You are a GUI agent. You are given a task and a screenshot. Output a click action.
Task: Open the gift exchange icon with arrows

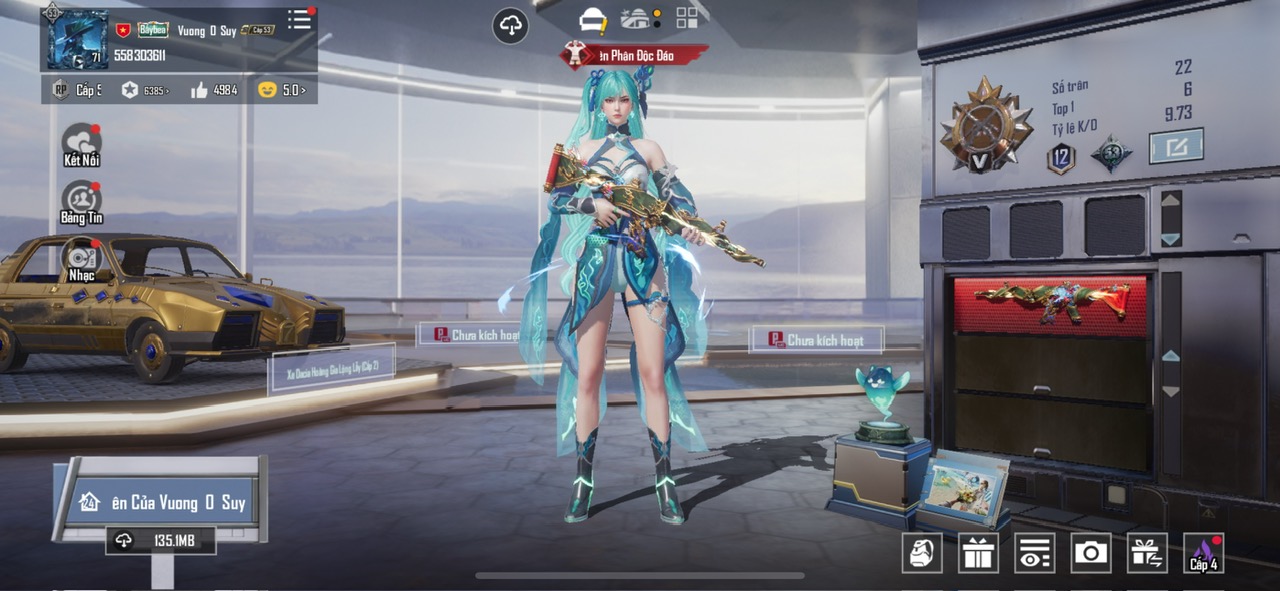point(1147,552)
